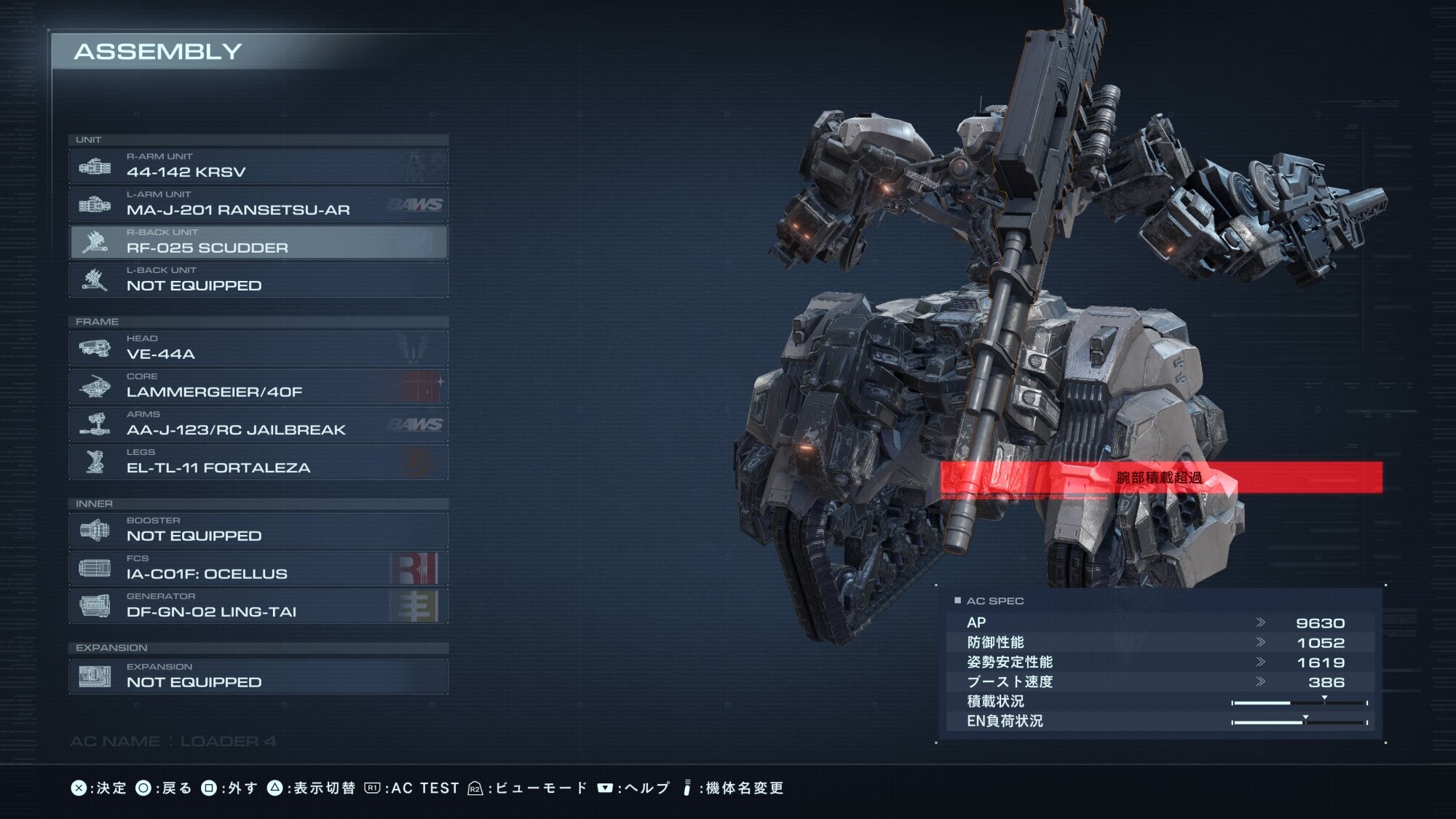Screen dimensions: 1456x819
Task: Open the EXPANSION slot
Action: [x=258, y=677]
